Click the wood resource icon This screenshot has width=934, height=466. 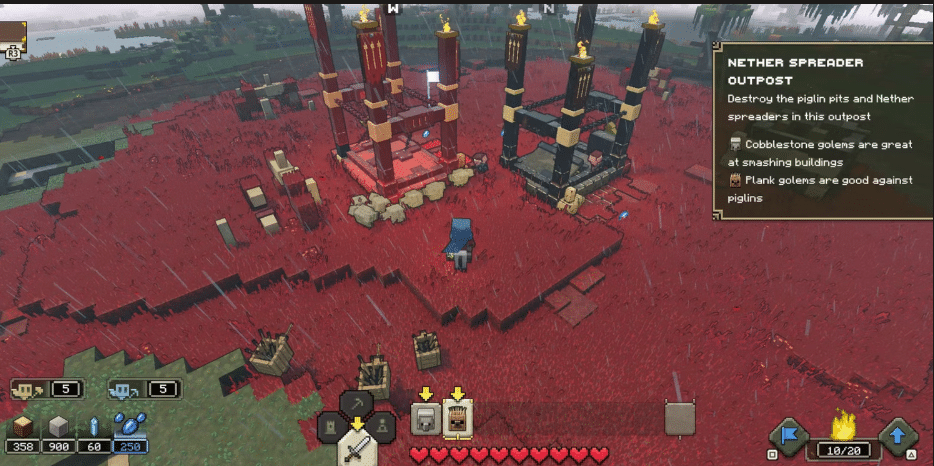[23, 425]
